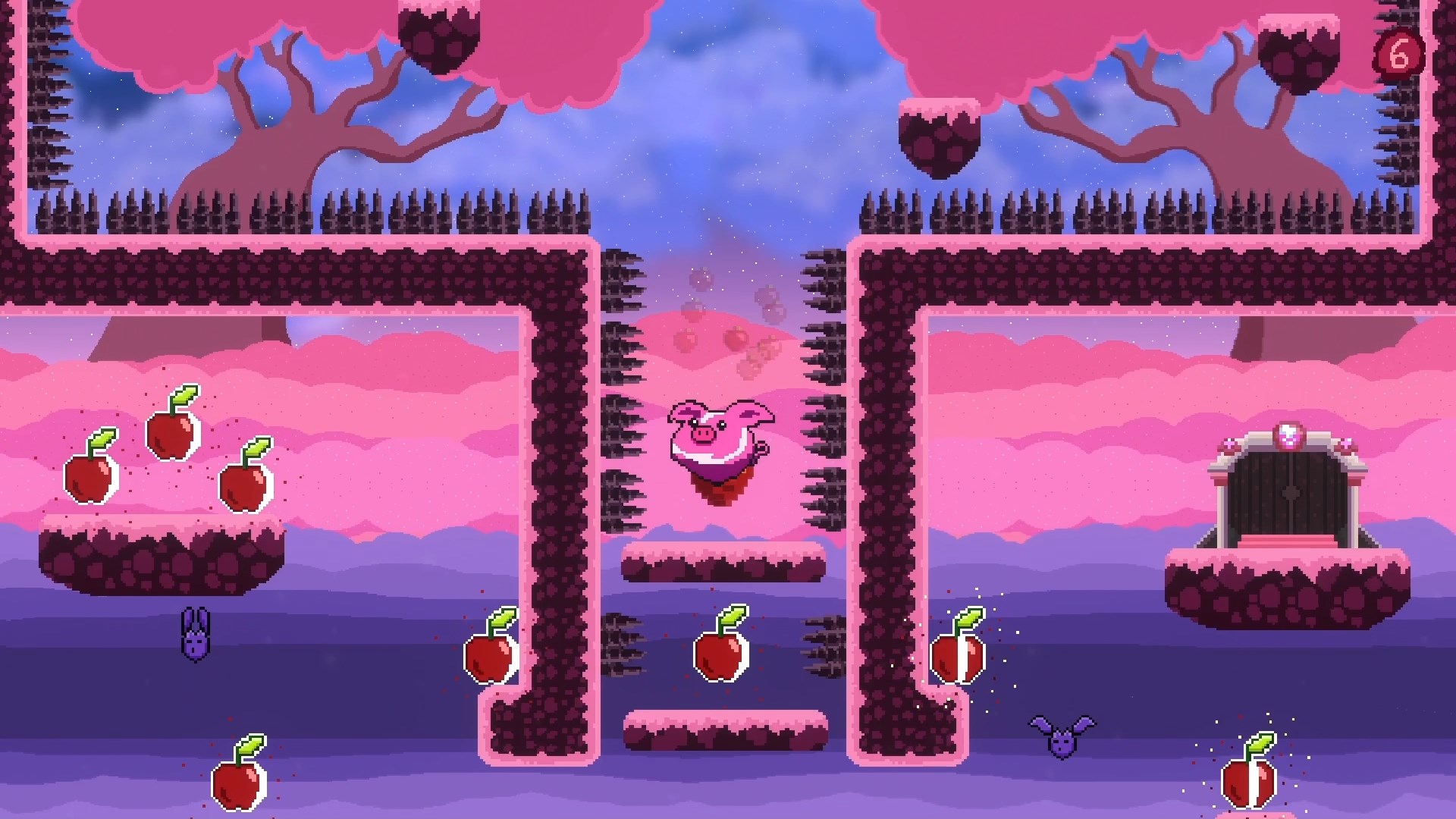Screen dimensions: 1456x819
Task: Click the glowing gem above the exit door
Action: pos(1289,436)
